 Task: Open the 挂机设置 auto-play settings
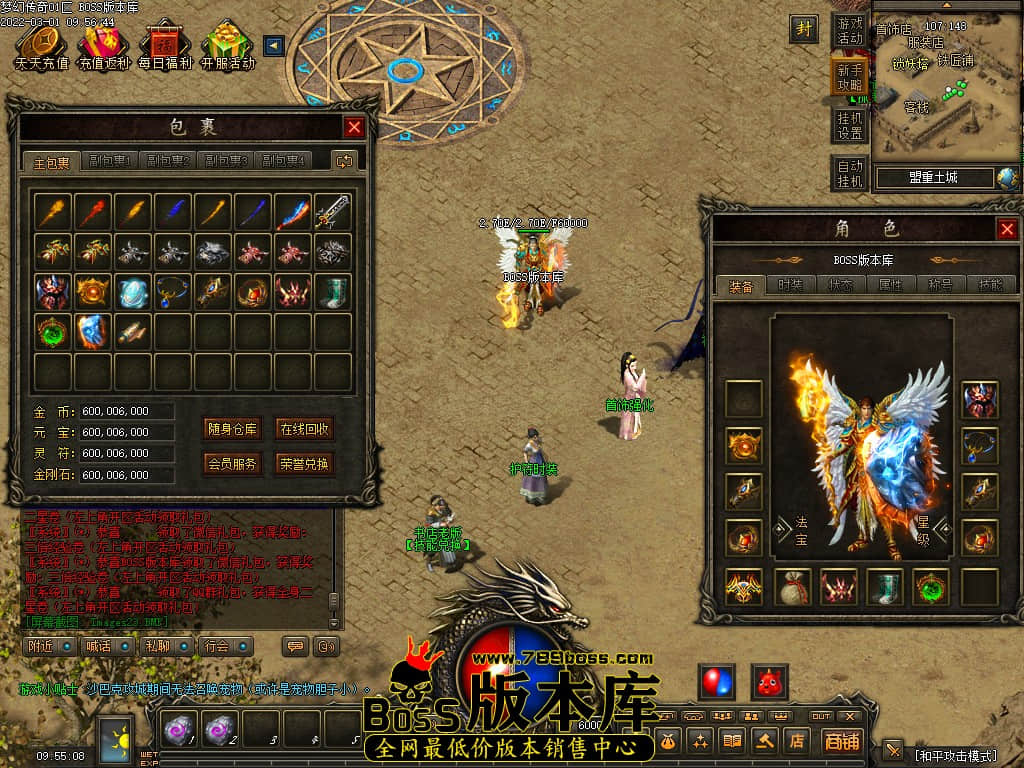click(850, 125)
